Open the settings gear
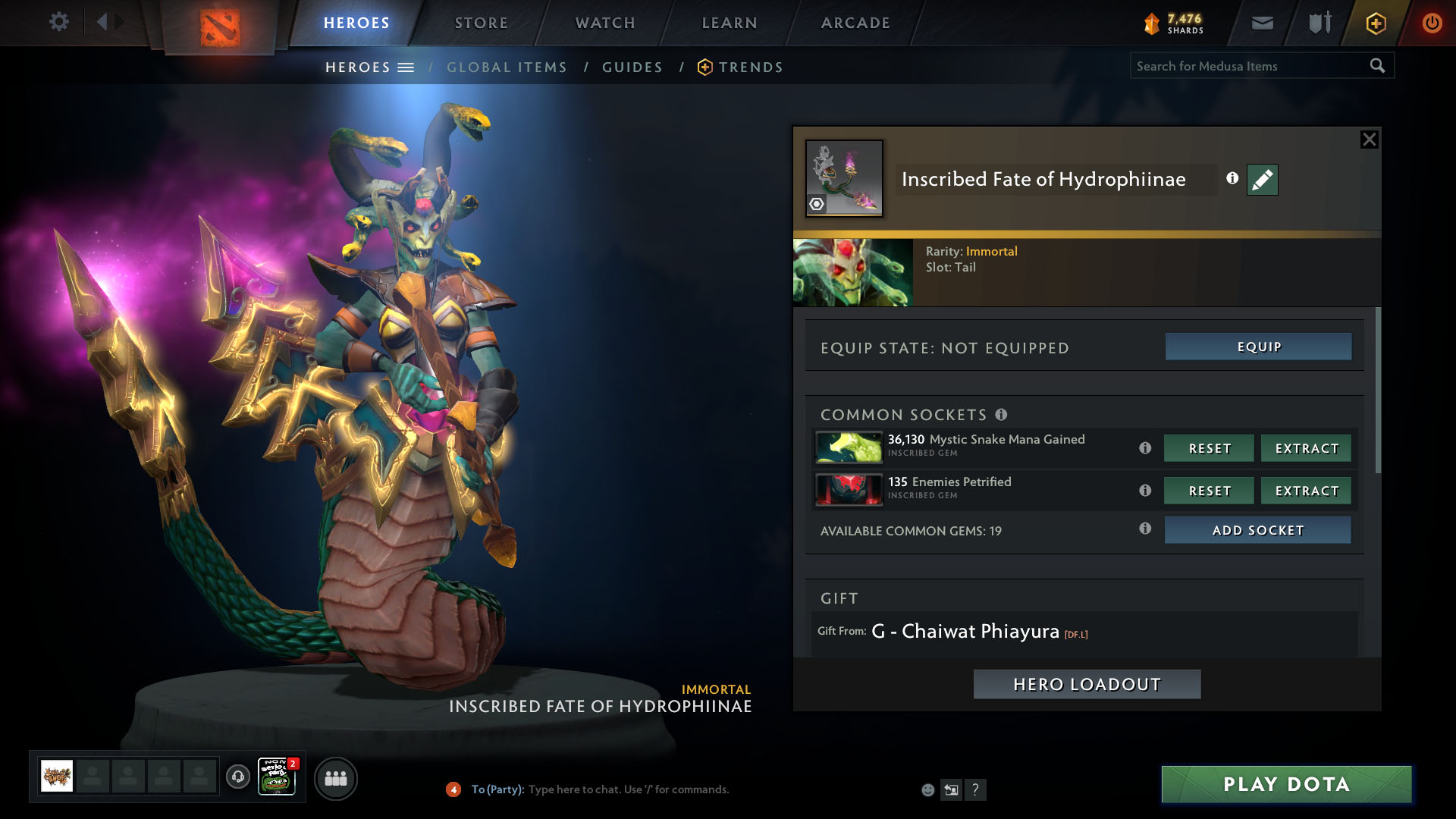 pos(58,21)
